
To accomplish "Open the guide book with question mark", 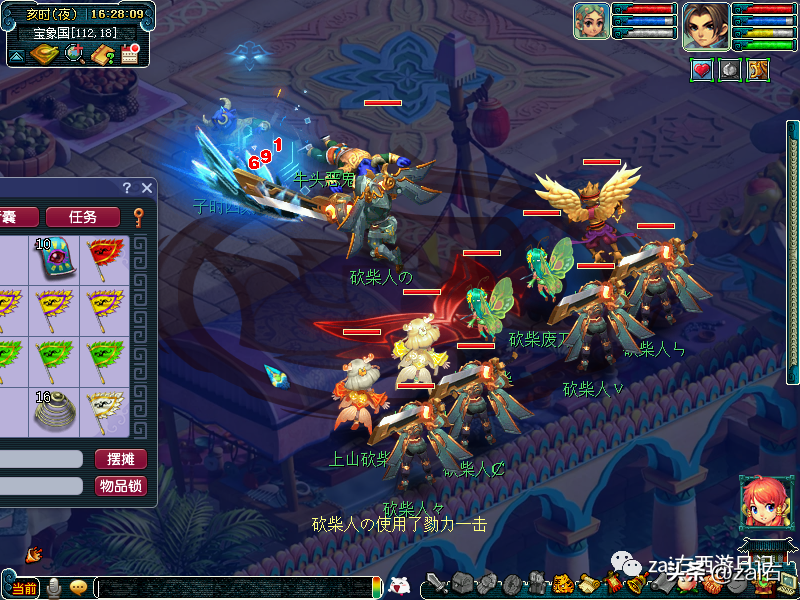I will [102, 54].
